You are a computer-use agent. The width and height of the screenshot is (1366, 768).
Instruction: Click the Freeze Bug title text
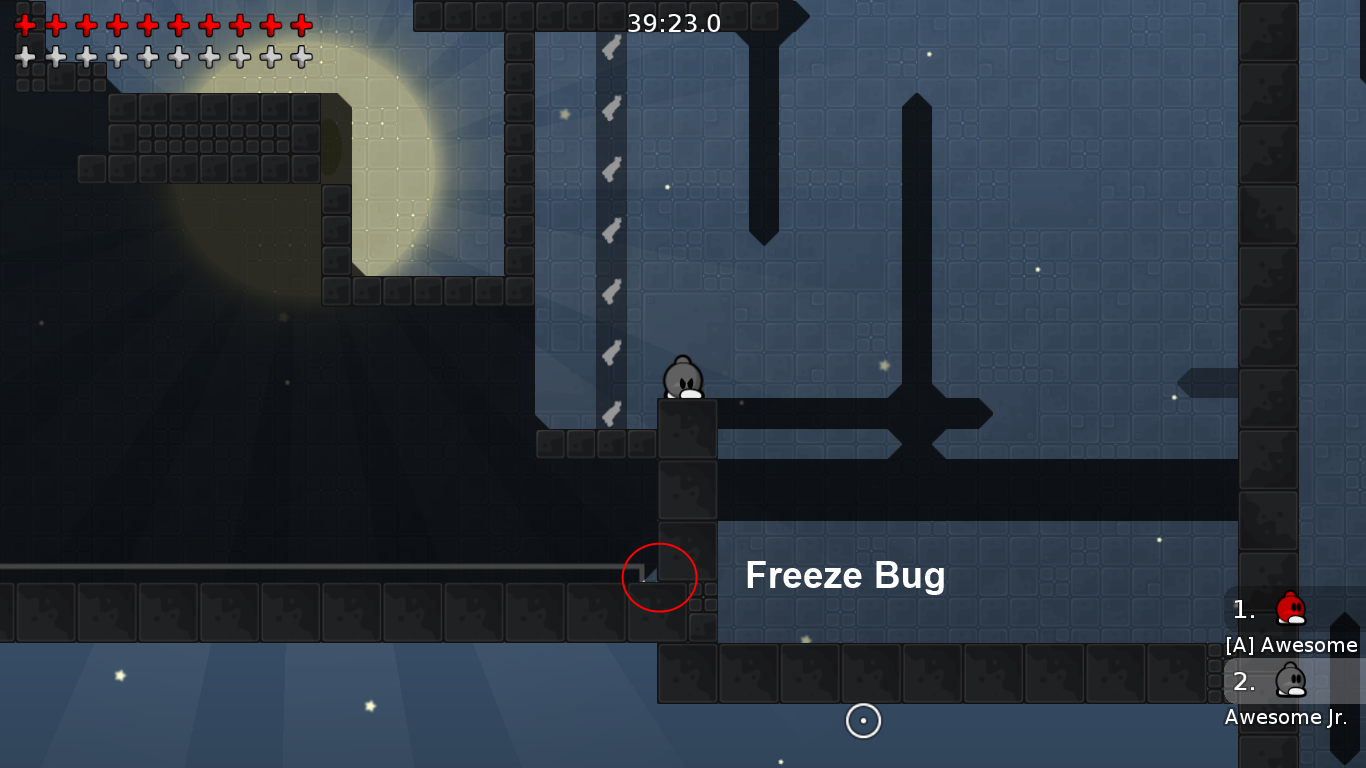845,576
